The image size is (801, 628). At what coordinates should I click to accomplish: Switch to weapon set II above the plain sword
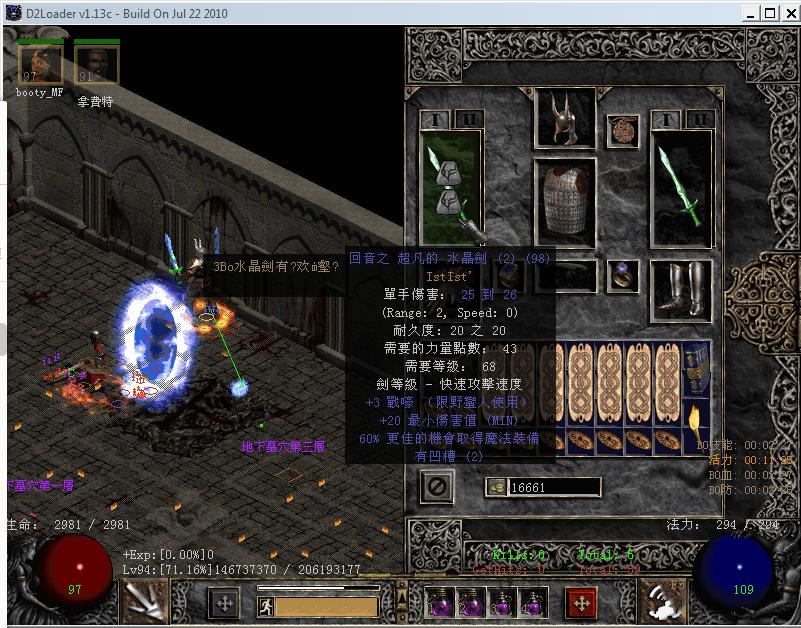(700, 120)
